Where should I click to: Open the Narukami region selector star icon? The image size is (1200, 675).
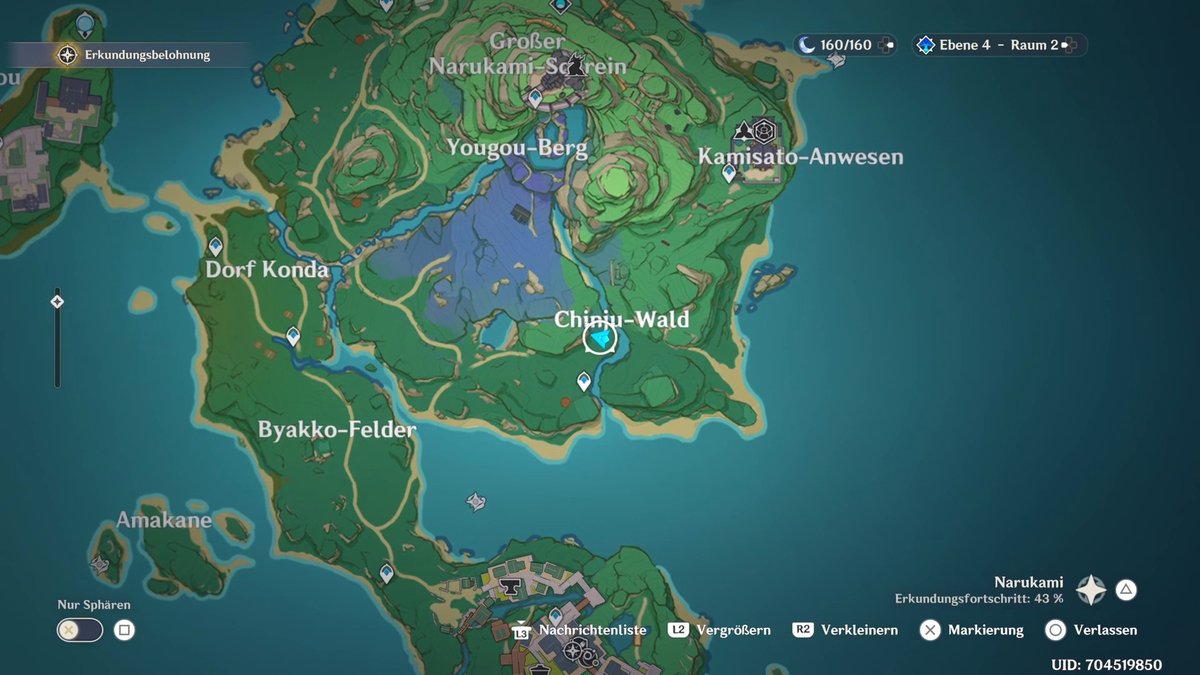pyautogui.click(x=1091, y=590)
